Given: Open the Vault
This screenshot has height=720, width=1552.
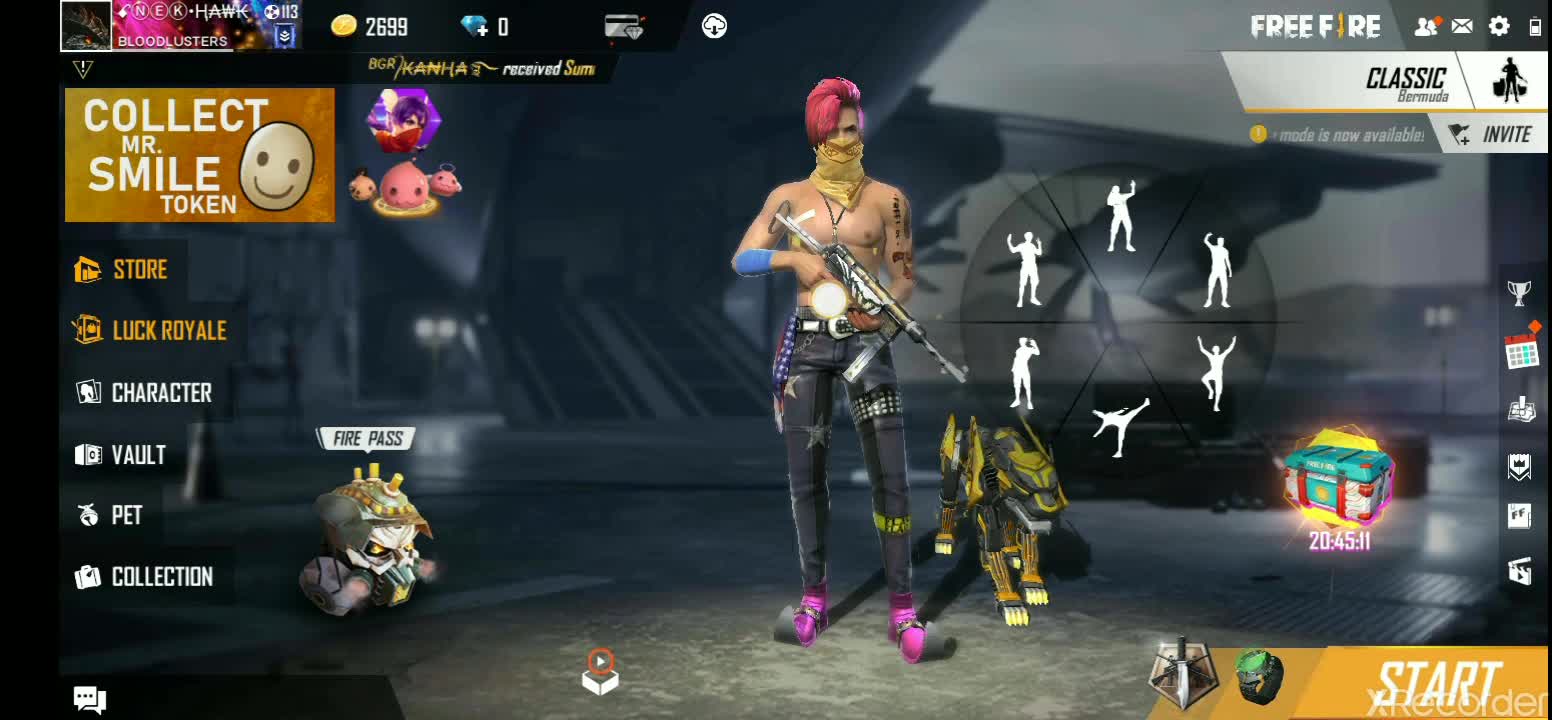Looking at the screenshot, I should pyautogui.click(x=121, y=455).
